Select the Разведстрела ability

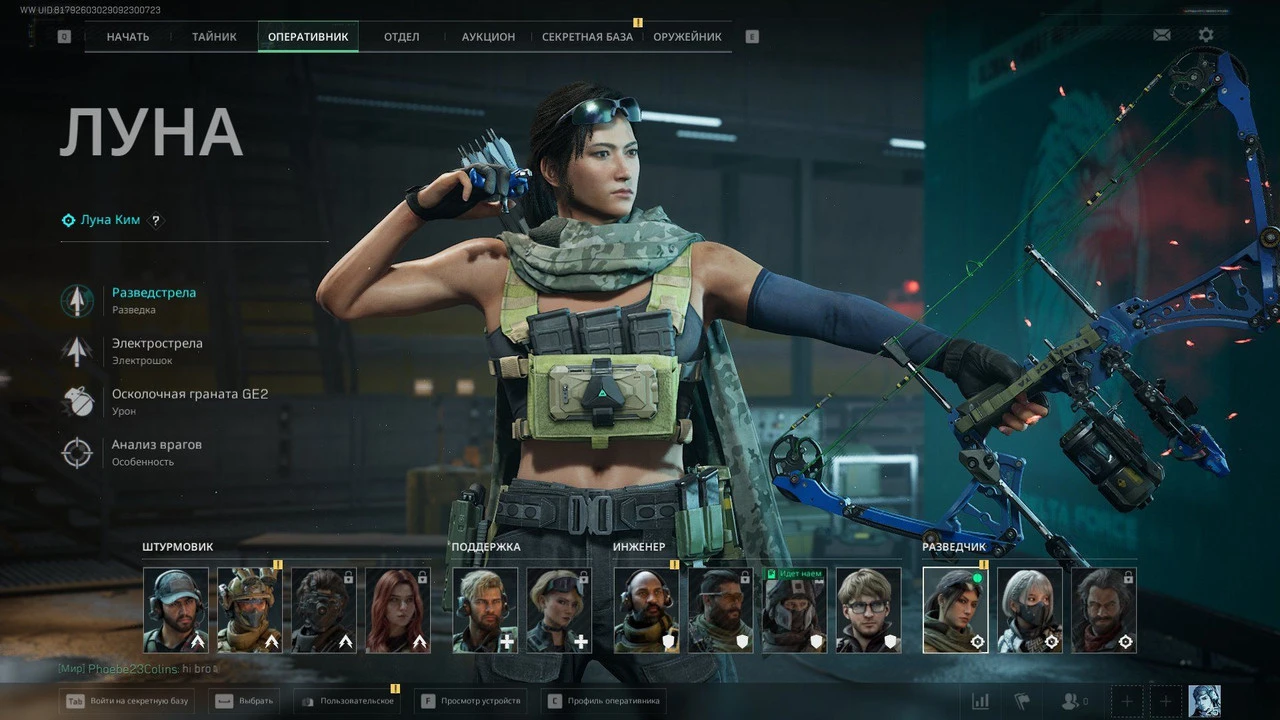click(153, 293)
